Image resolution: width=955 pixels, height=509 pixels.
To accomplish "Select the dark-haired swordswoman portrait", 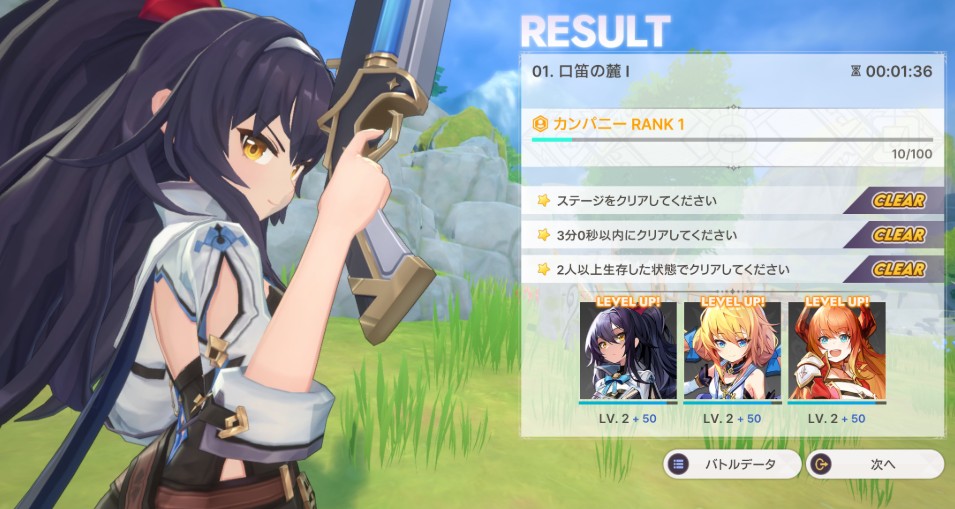I will (627, 352).
